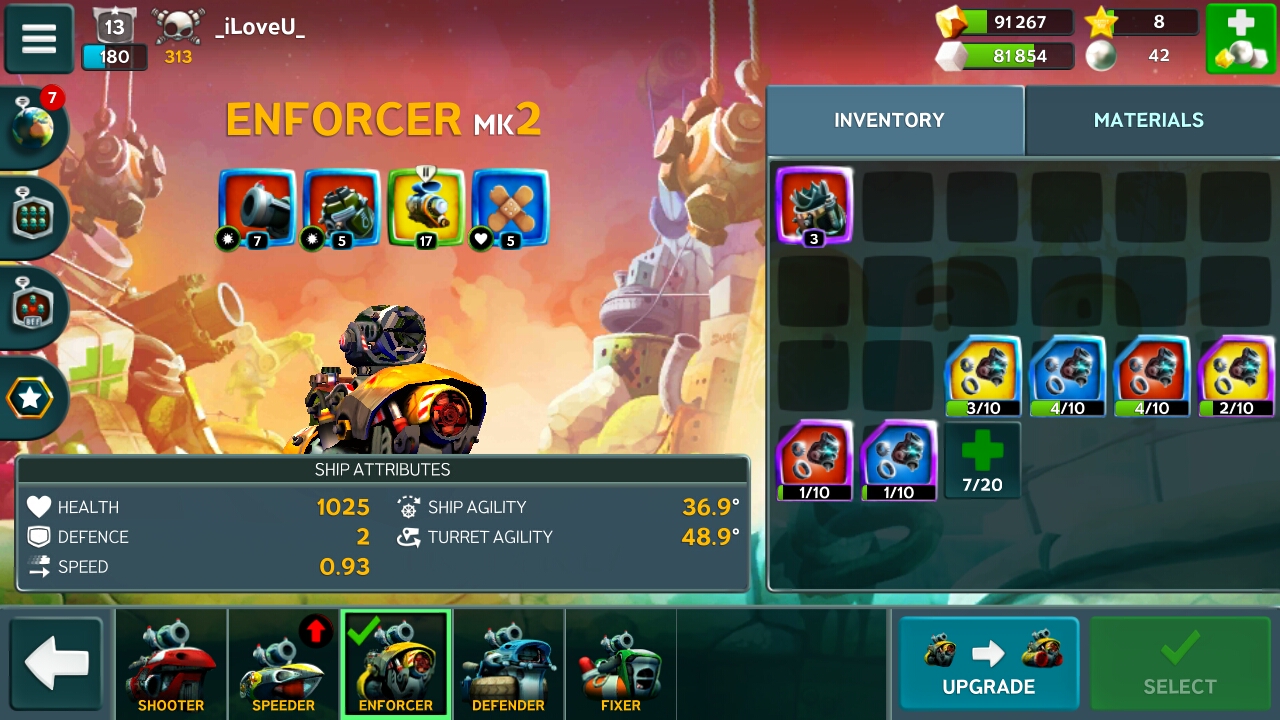The height and width of the screenshot is (720, 1280).
Task: Upgrade the Enforcer ship
Action: 988,664
